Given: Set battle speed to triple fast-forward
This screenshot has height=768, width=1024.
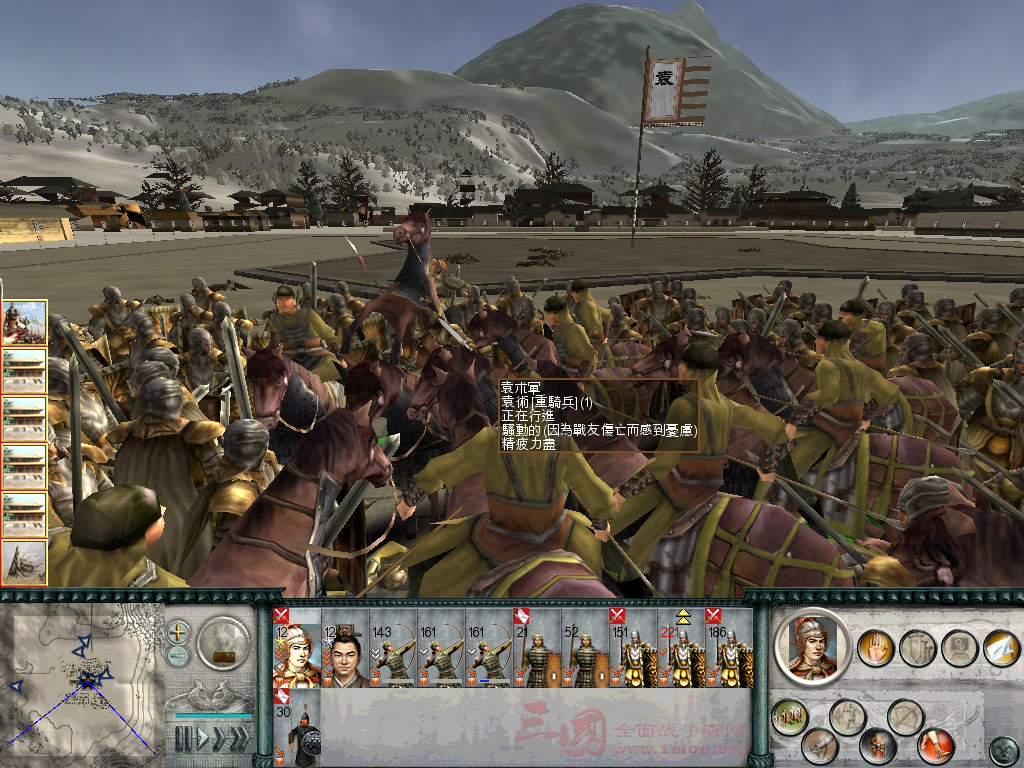Looking at the screenshot, I should tap(239, 739).
